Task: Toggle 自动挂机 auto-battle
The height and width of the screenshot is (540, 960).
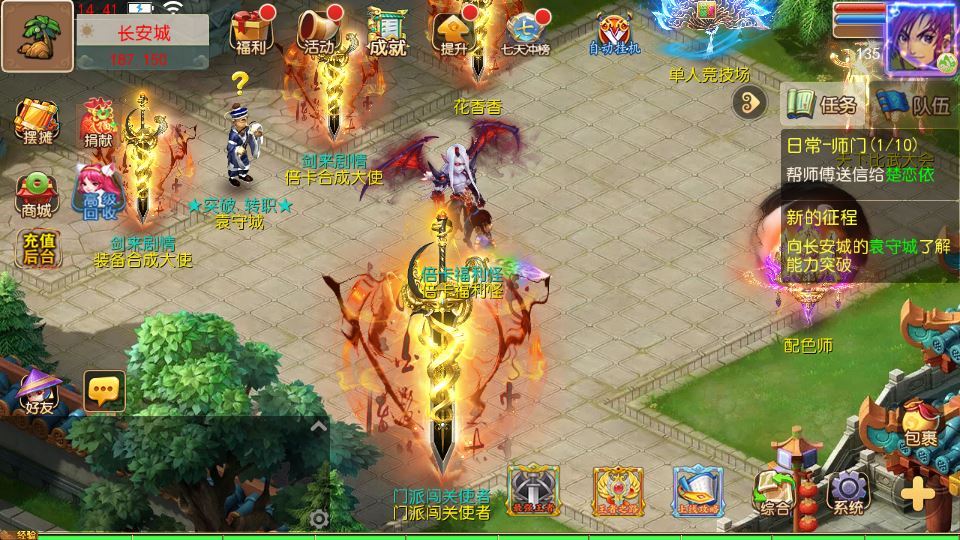Action: 614,33
